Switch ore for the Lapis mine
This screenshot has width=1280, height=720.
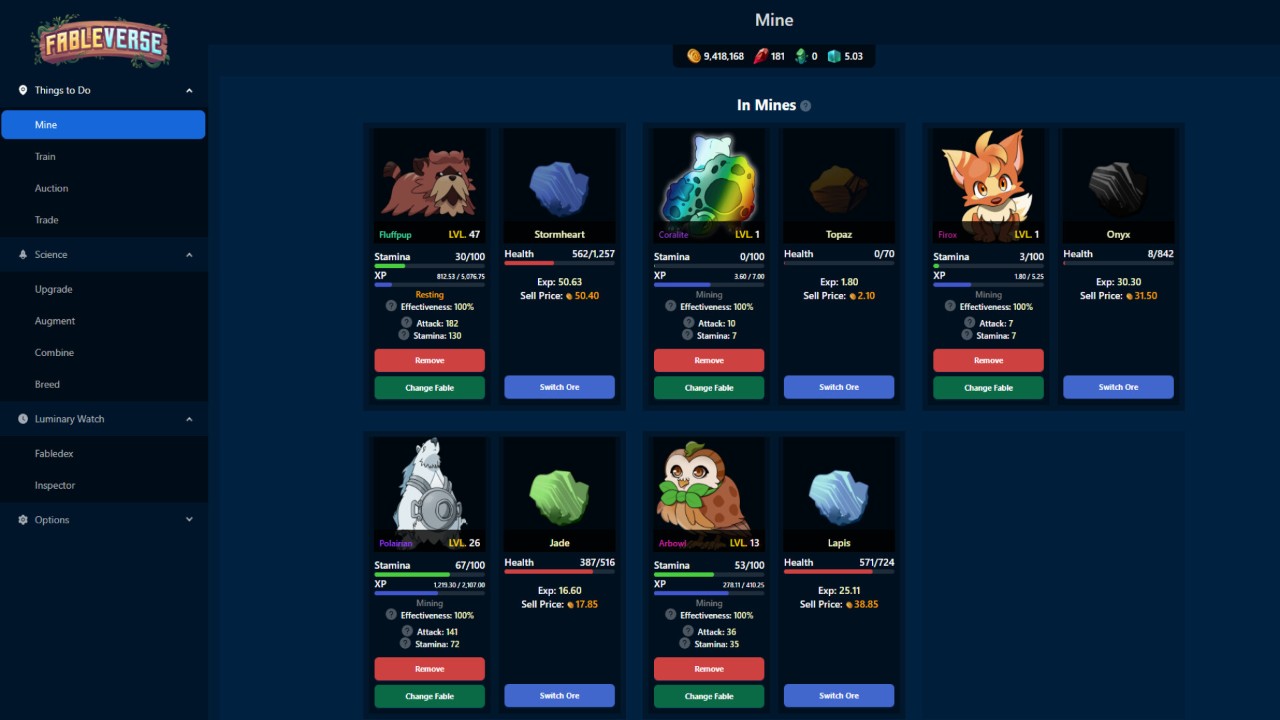(x=839, y=696)
